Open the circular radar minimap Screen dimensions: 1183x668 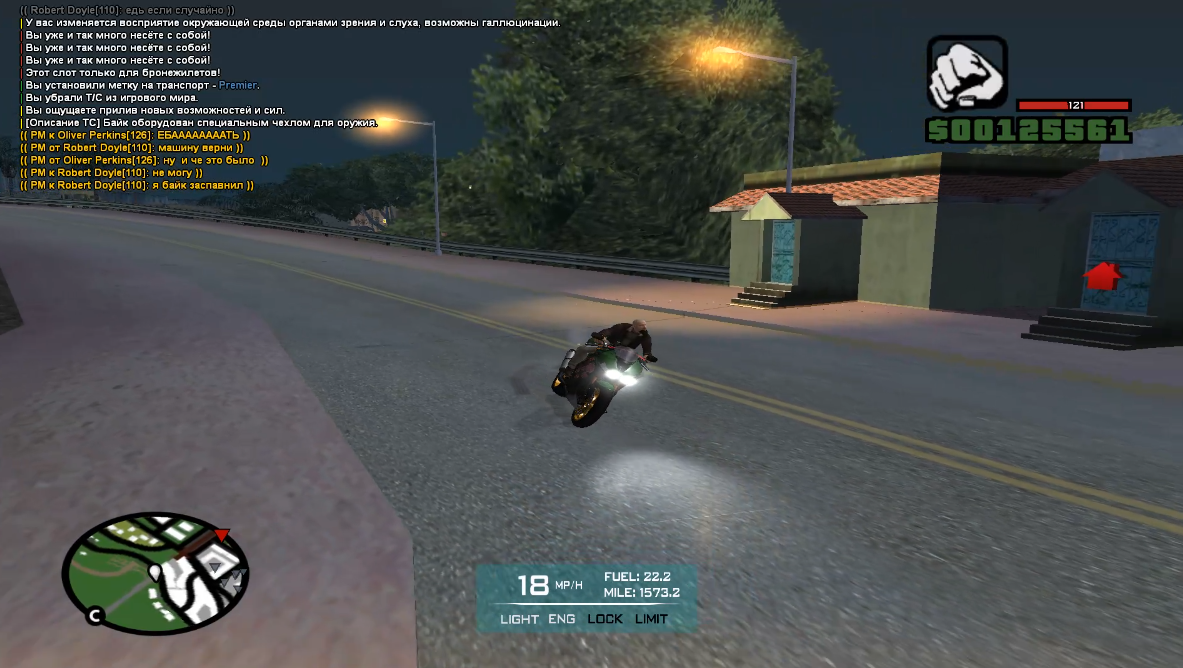coord(155,572)
